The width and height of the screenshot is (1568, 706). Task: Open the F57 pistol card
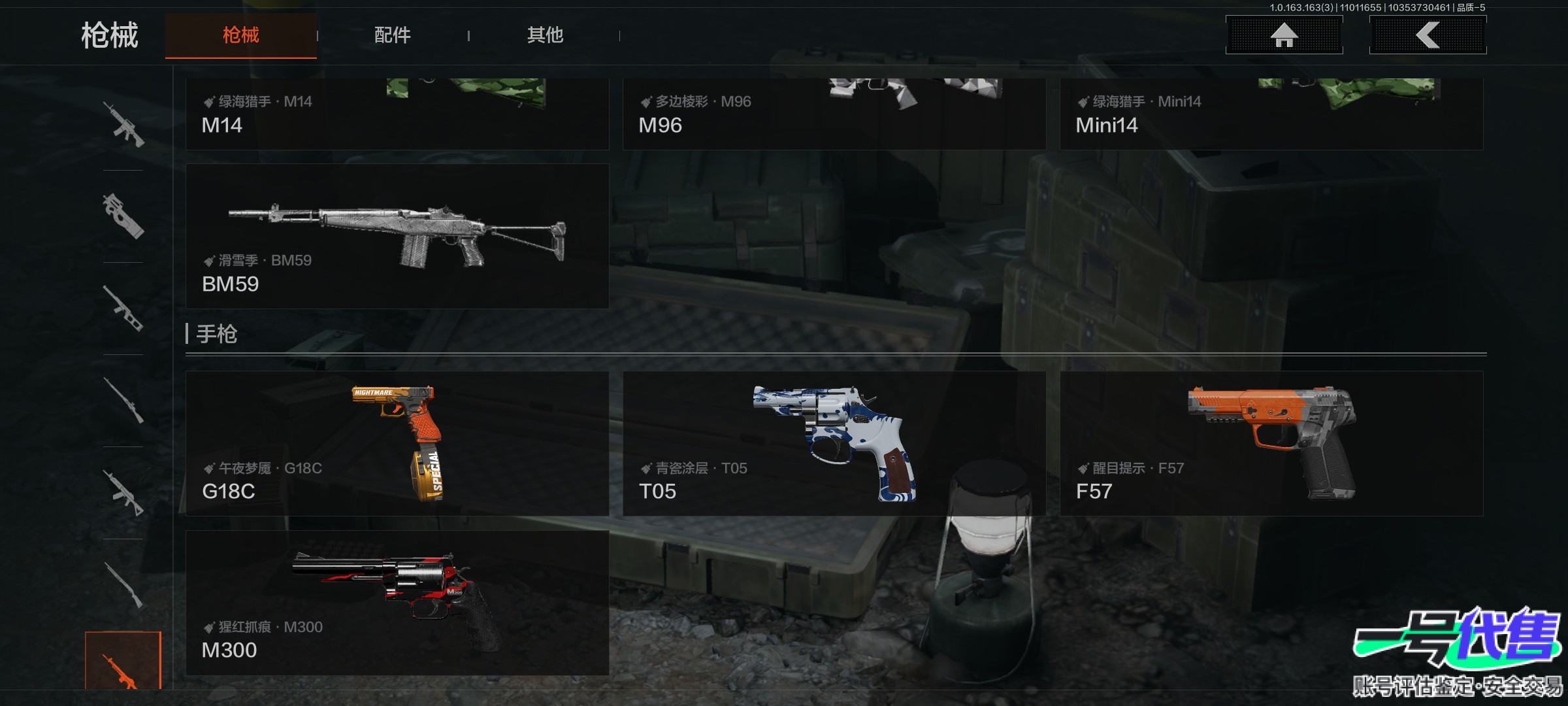pyautogui.click(x=1271, y=443)
